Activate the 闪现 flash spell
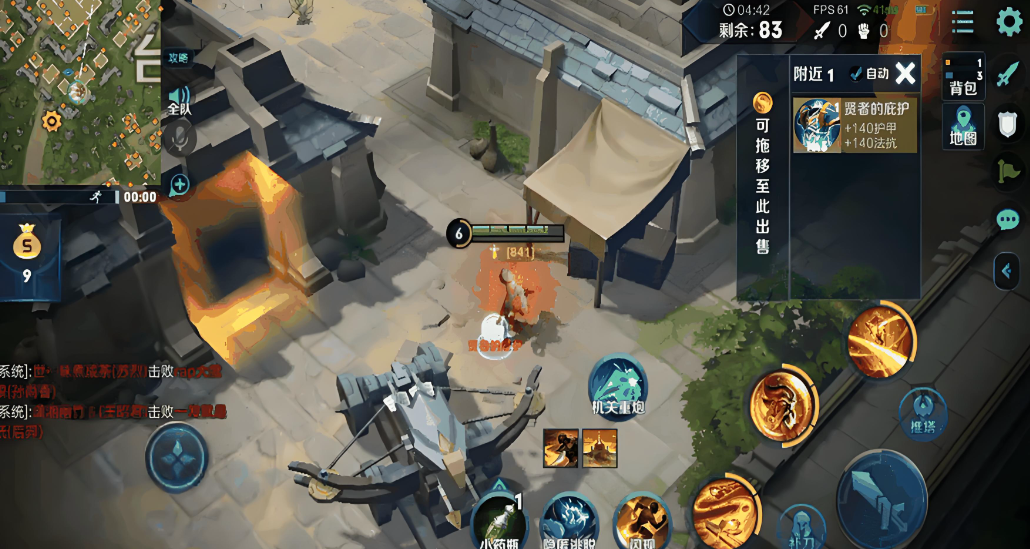Viewport: 1030px width, 549px height. click(641, 522)
